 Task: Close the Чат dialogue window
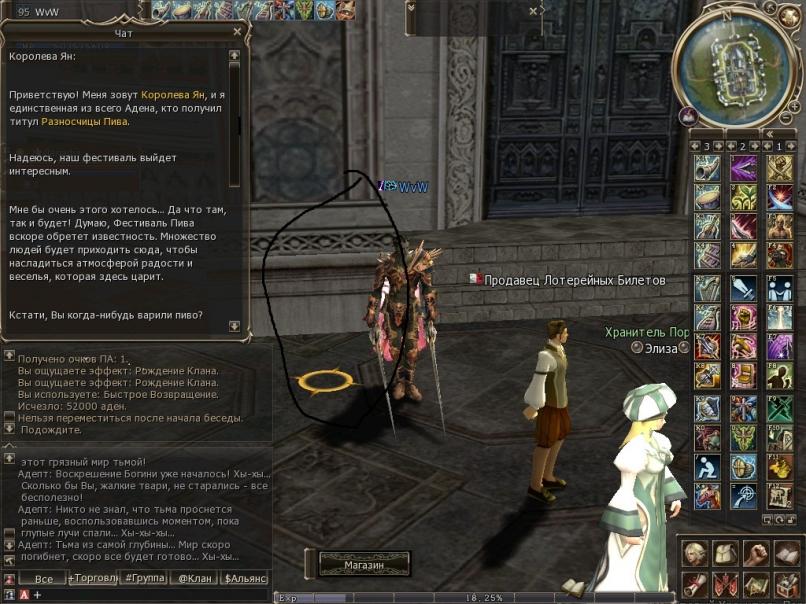236,32
